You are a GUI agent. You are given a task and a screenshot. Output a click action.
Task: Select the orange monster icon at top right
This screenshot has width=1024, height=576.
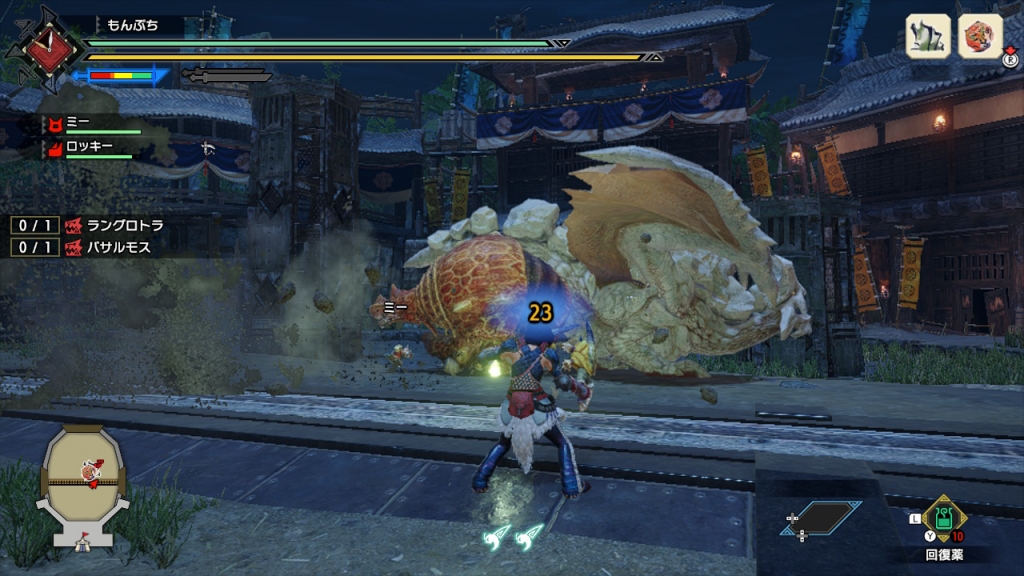coord(980,36)
